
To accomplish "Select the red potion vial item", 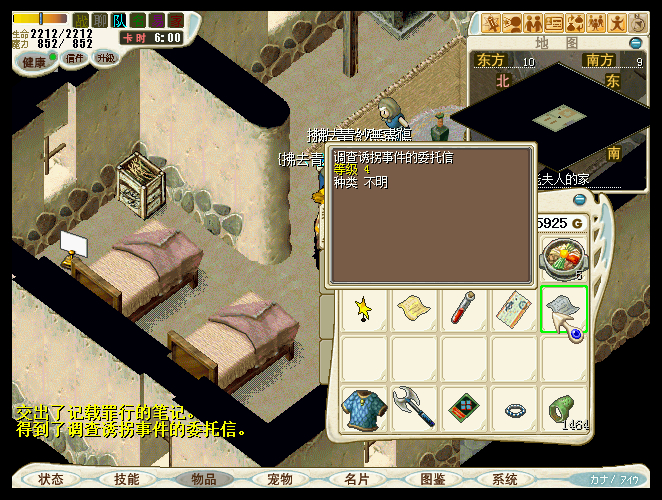I will coord(464,309).
